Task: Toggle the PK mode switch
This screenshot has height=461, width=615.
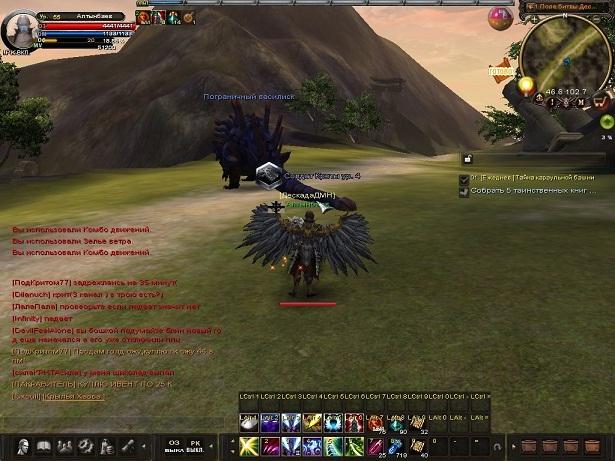Action: coord(197,445)
